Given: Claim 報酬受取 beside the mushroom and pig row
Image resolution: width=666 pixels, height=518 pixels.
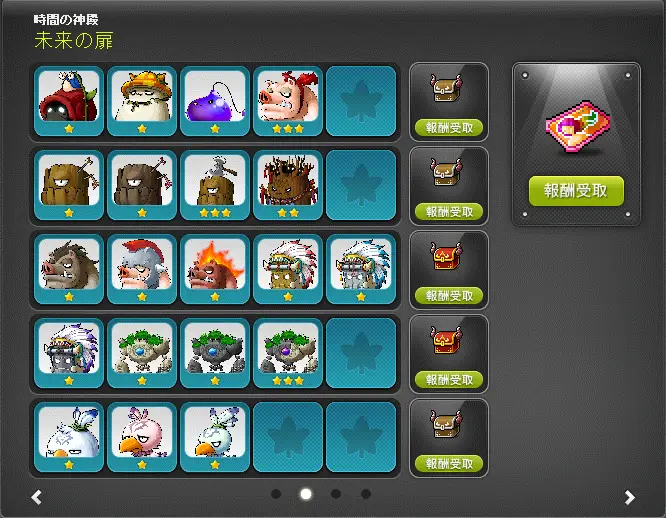Looking at the screenshot, I should 449,128.
